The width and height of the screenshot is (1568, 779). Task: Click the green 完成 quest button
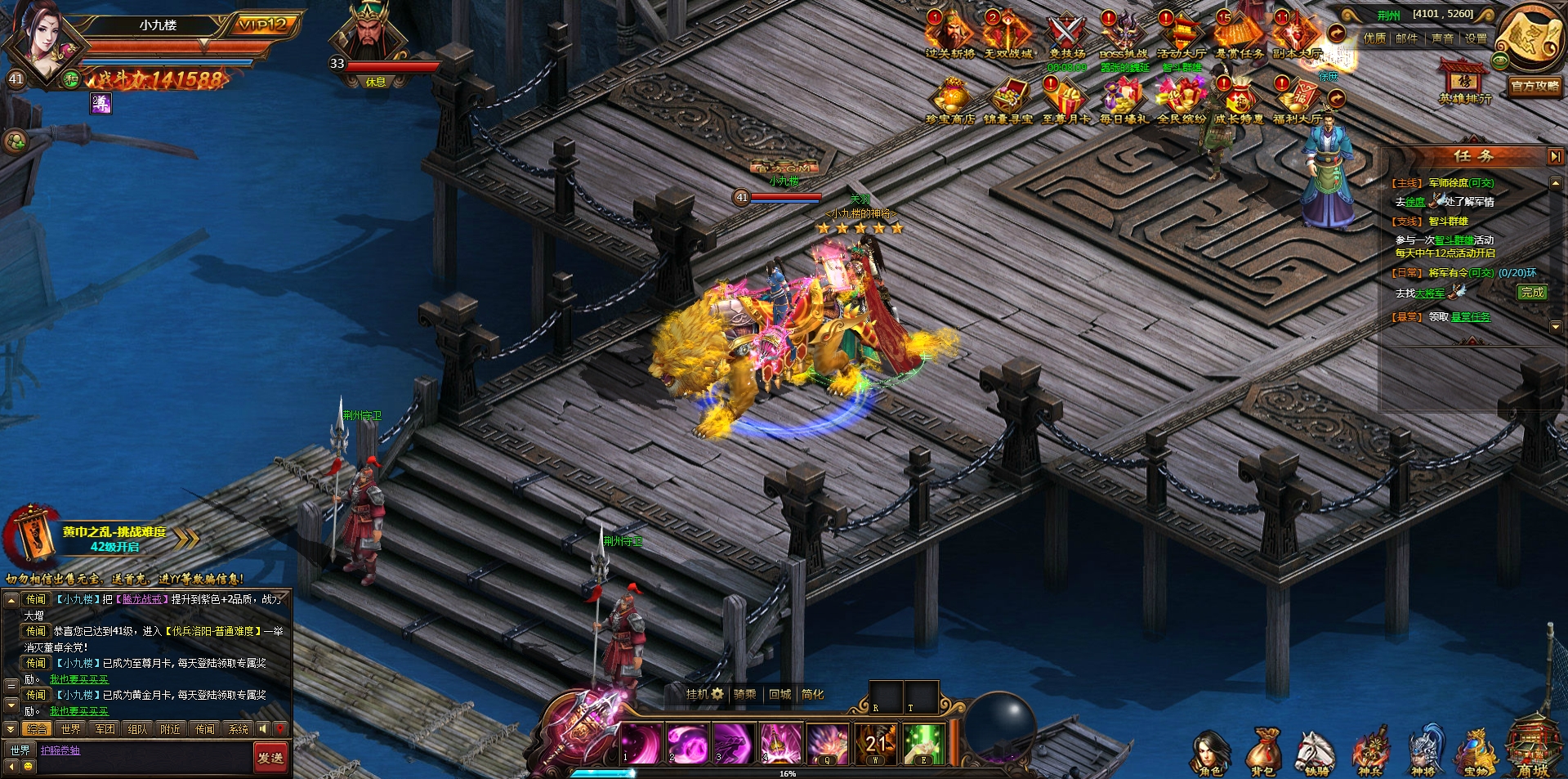pos(1532,293)
